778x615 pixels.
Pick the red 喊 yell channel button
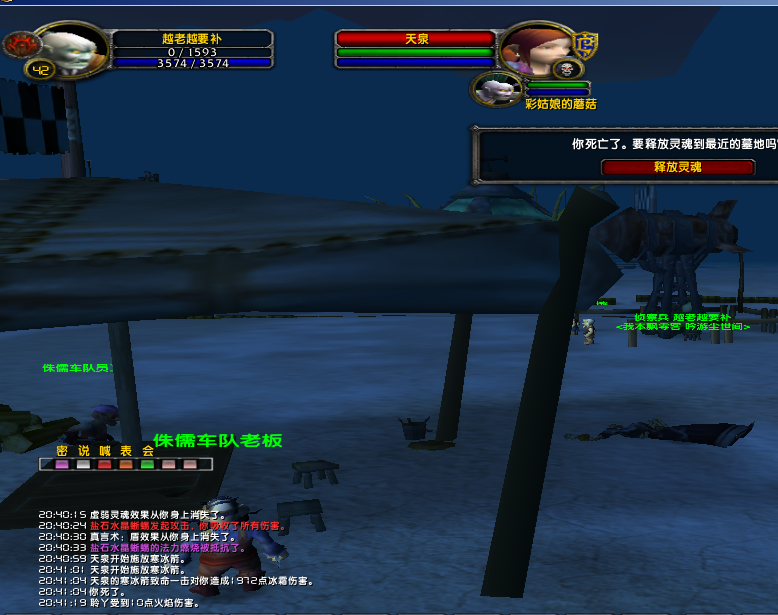pos(104,464)
